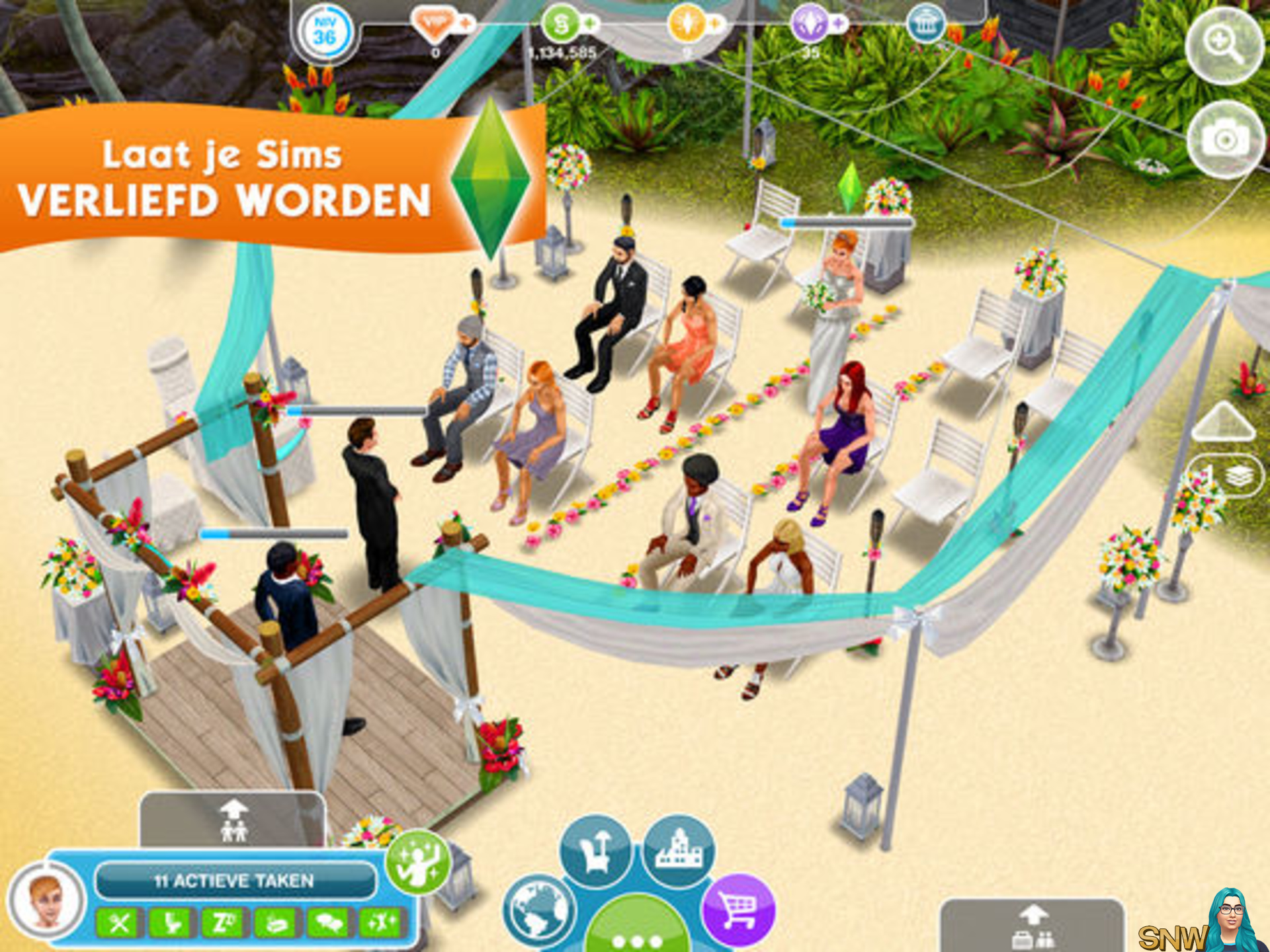Check the sleep energy need icon
The image size is (1270, 952).
tap(223, 923)
